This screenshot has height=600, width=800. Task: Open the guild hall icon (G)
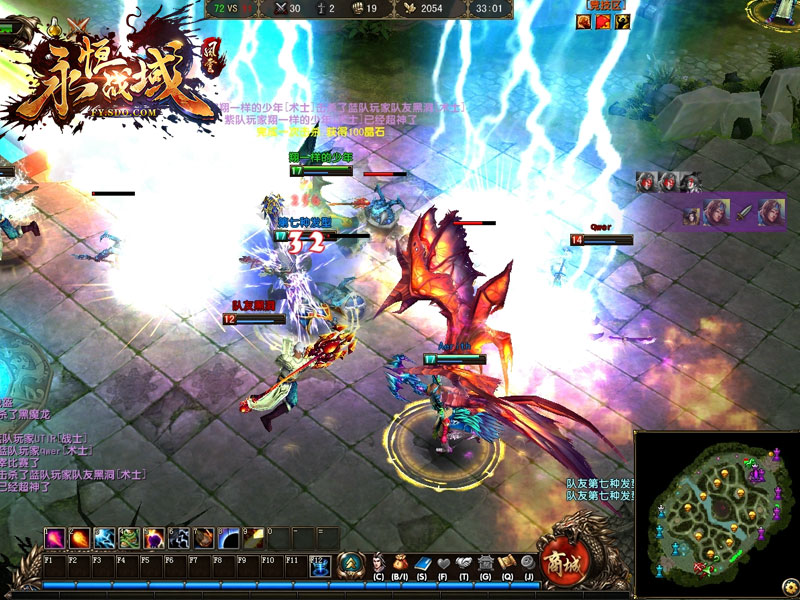486,563
